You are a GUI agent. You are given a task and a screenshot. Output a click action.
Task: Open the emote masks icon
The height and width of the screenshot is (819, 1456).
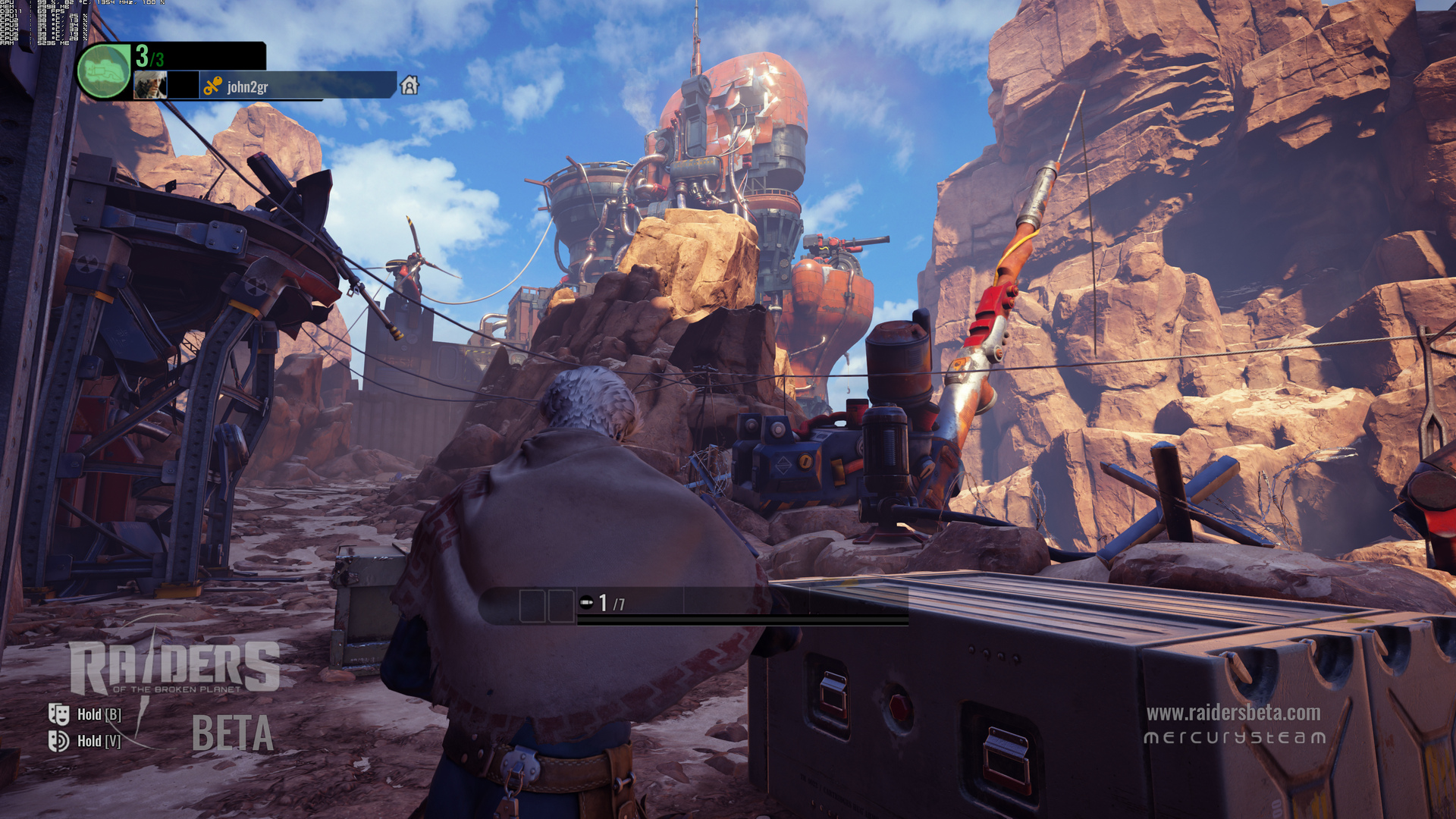pos(58,714)
